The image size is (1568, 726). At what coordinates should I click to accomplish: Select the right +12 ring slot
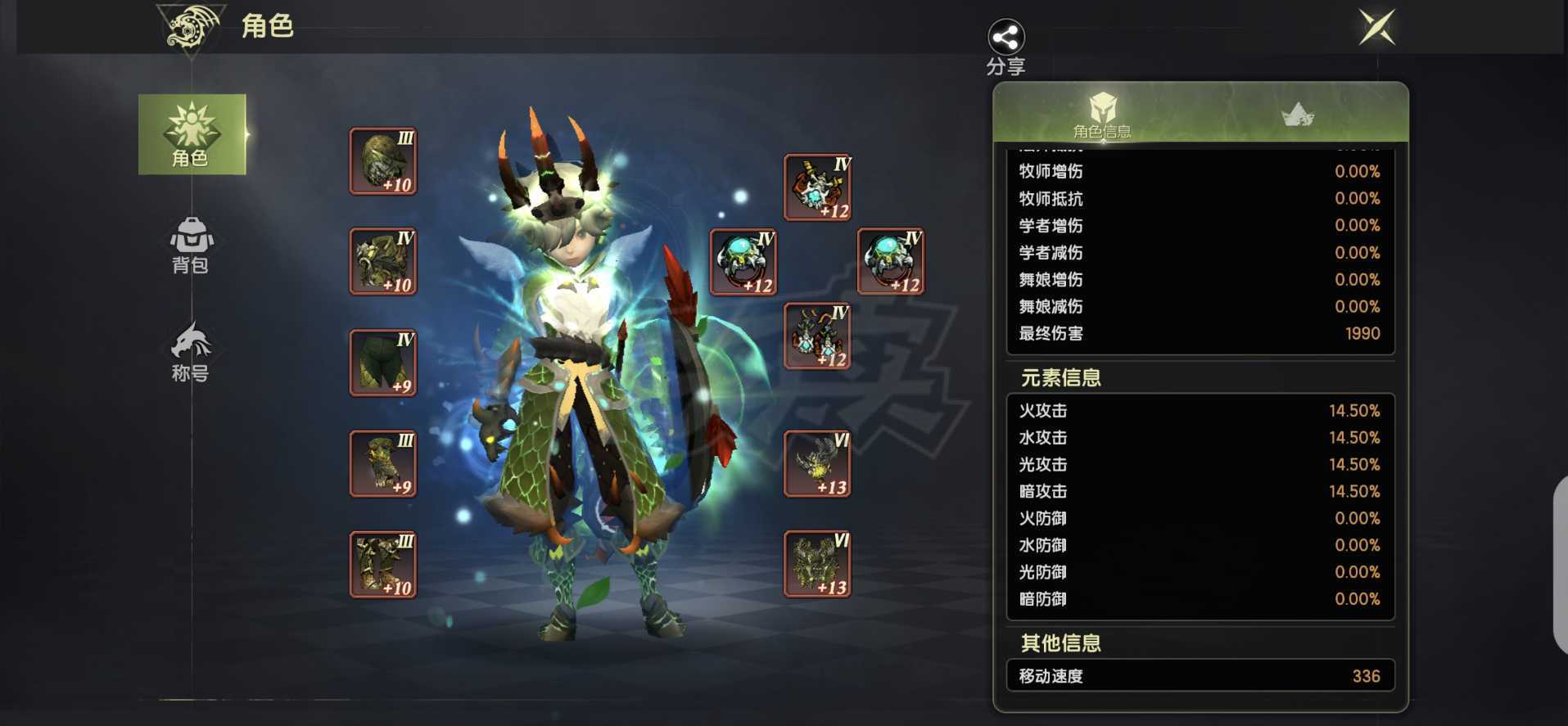click(x=890, y=260)
